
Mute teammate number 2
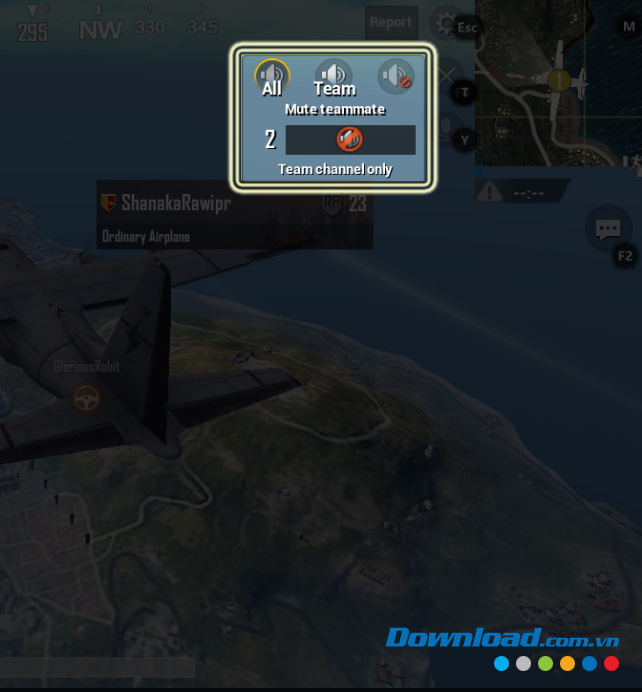pos(350,139)
